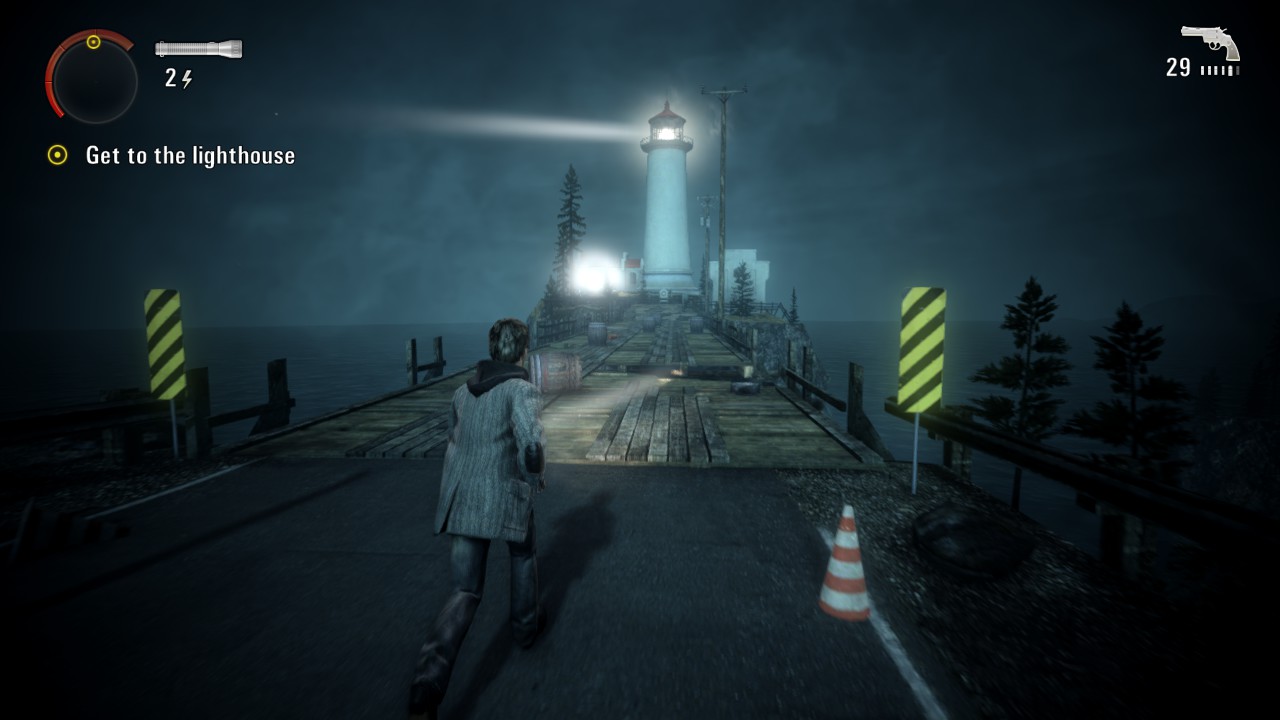
Task: Select the flashlight icon
Action: [198, 48]
